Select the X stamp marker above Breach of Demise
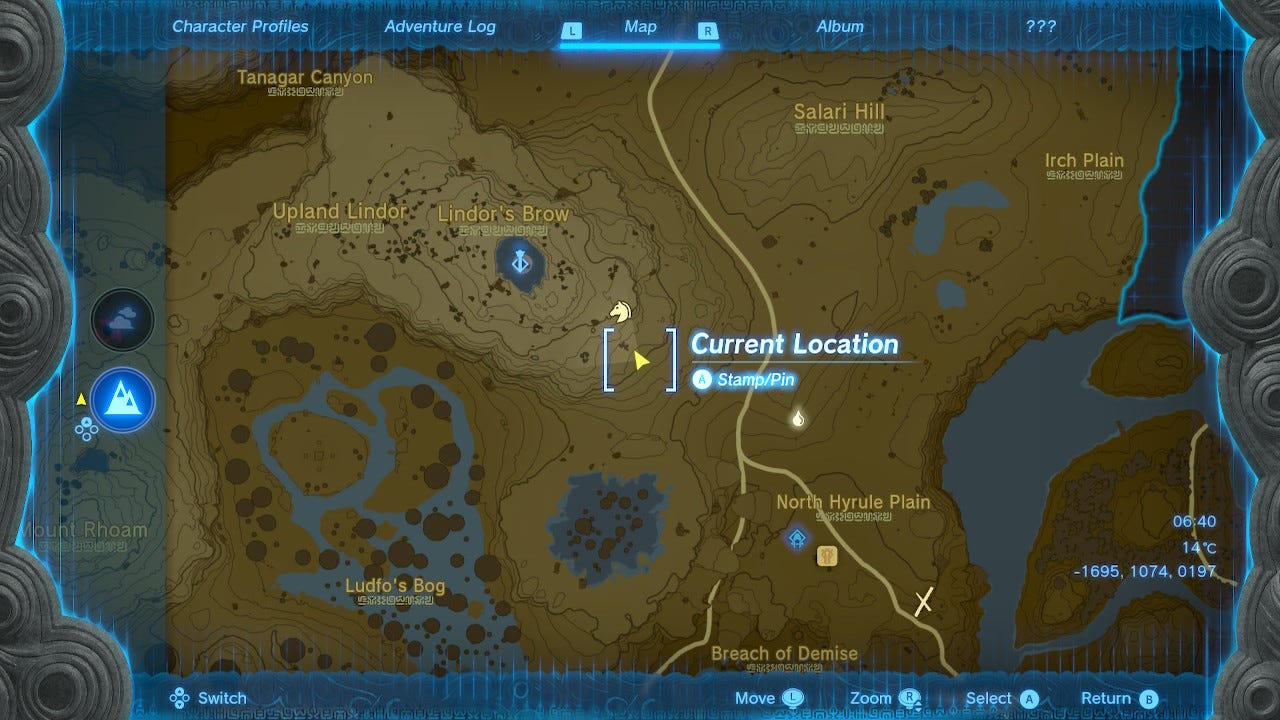Image resolution: width=1280 pixels, height=720 pixels. 921,601
